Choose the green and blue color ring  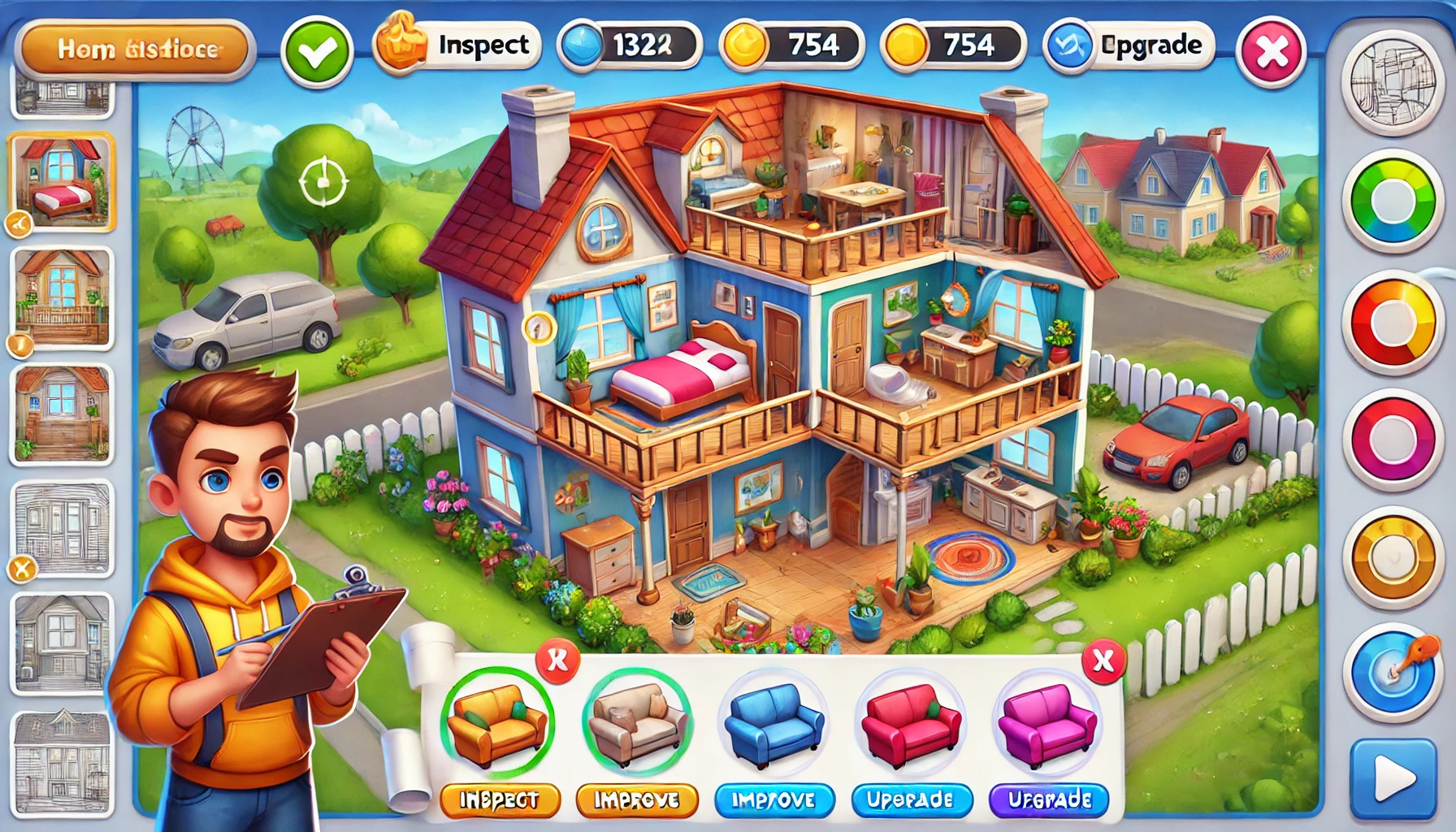pyautogui.click(x=1393, y=201)
